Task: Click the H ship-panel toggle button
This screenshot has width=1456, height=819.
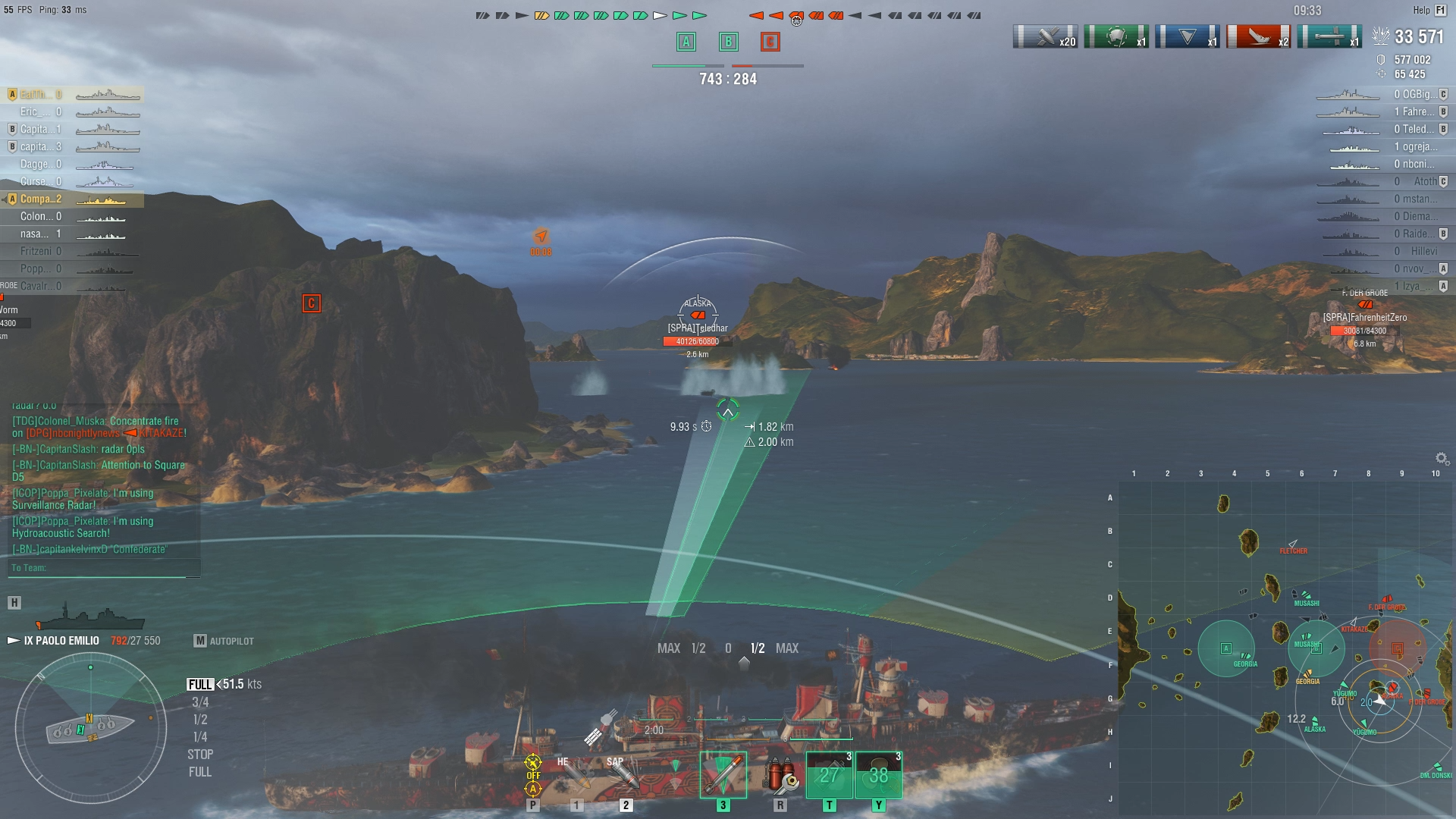Action: [x=14, y=603]
